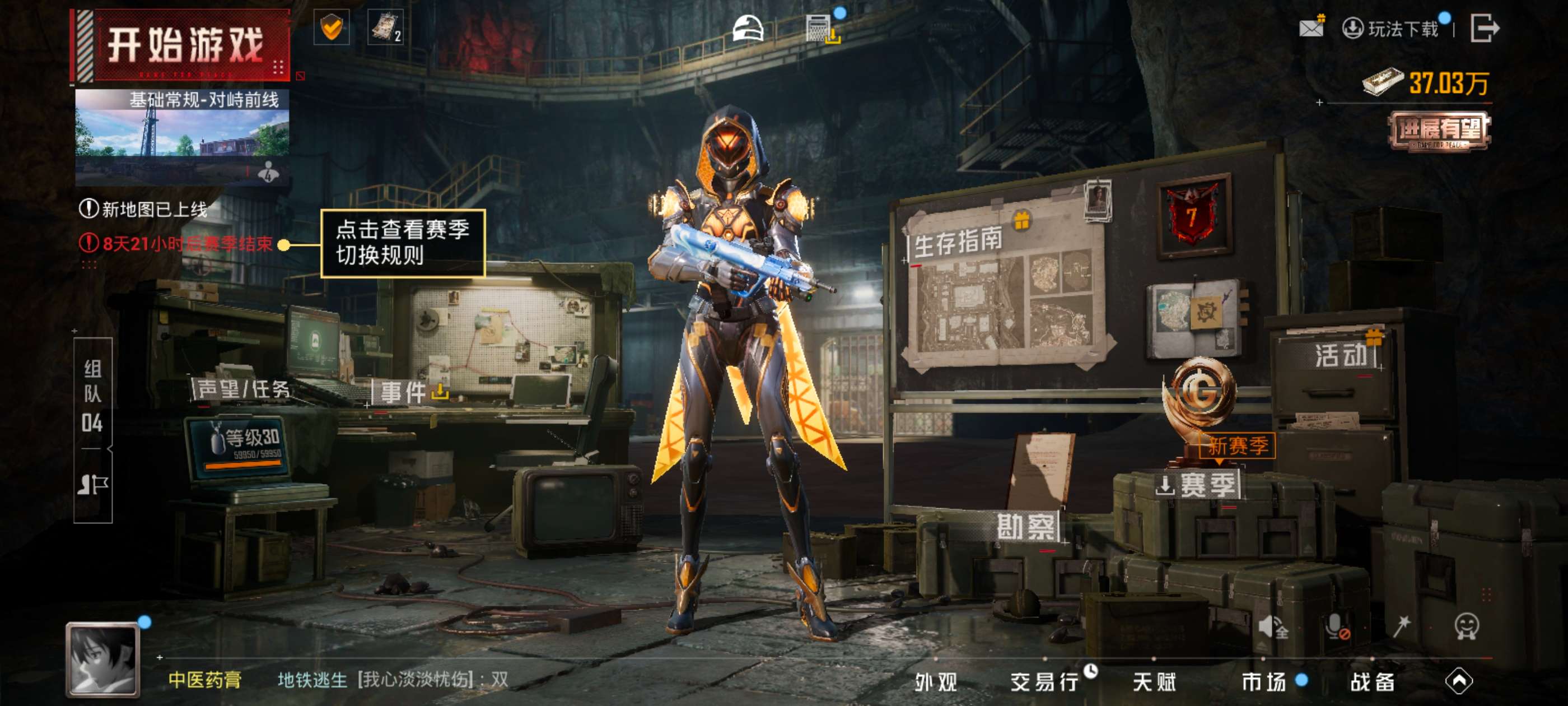Open the orange shield checkmark icon

(331, 27)
